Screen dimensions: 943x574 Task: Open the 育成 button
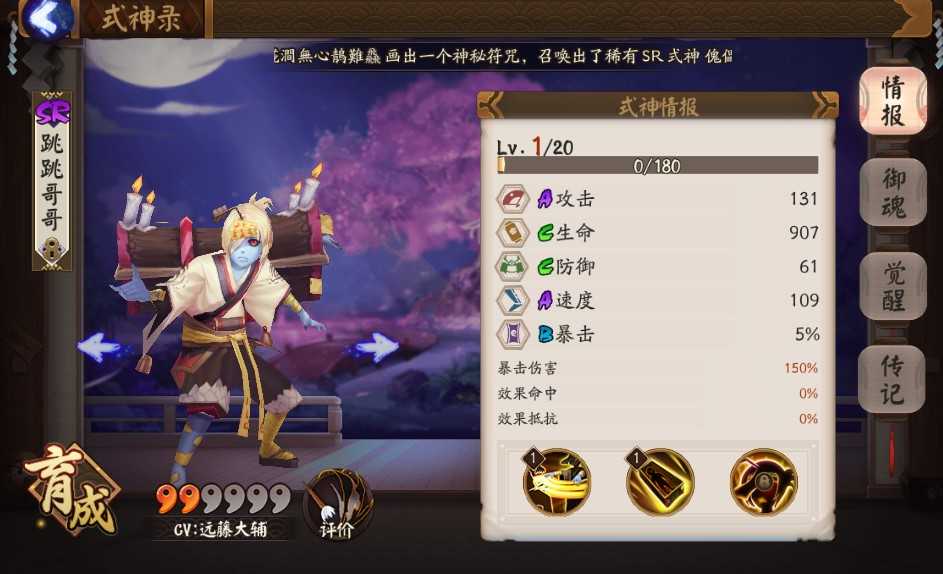coord(69,490)
